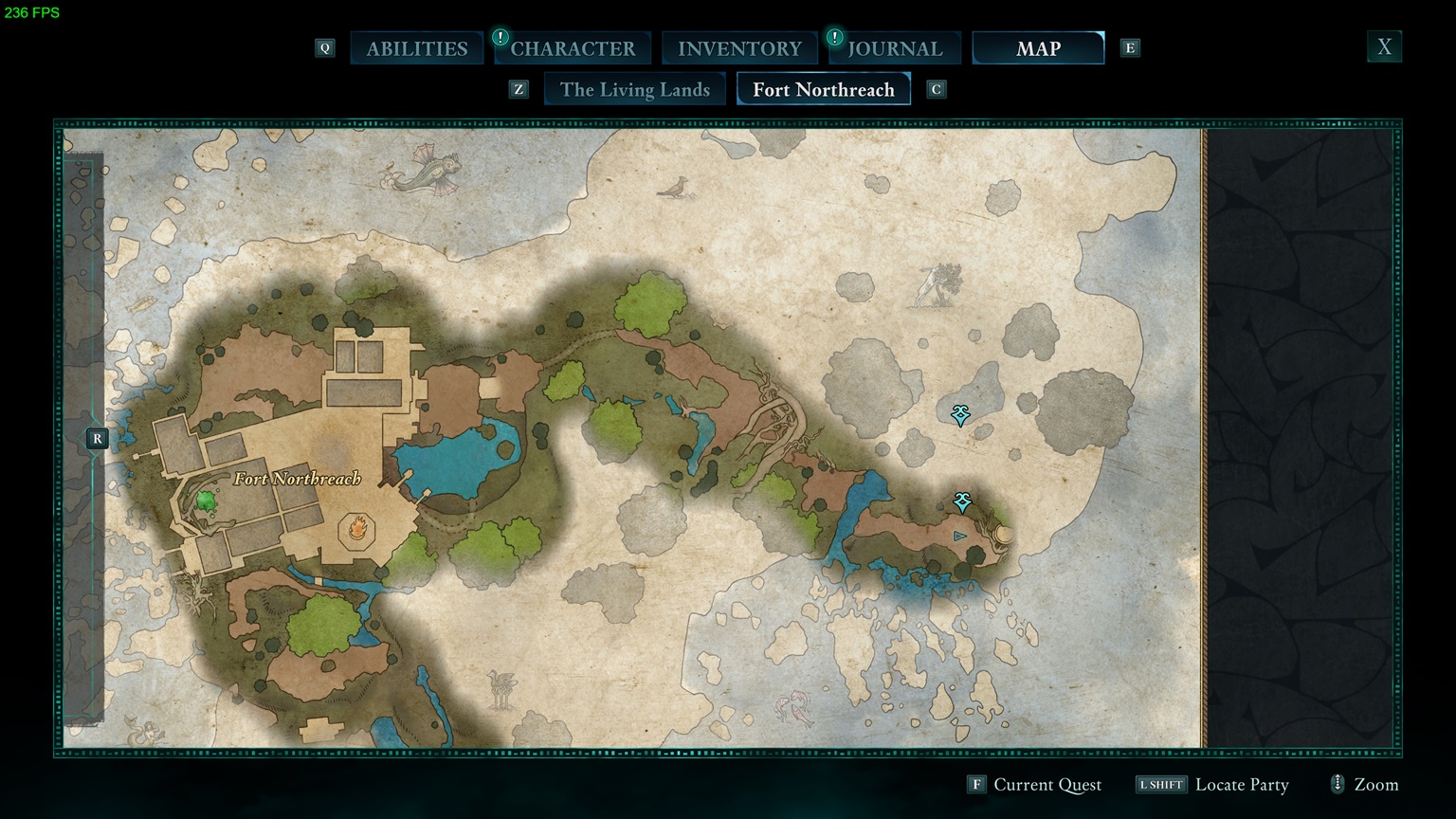The width and height of the screenshot is (1456, 819).
Task: Choose the Fort Northreach map tab
Action: [x=823, y=89]
